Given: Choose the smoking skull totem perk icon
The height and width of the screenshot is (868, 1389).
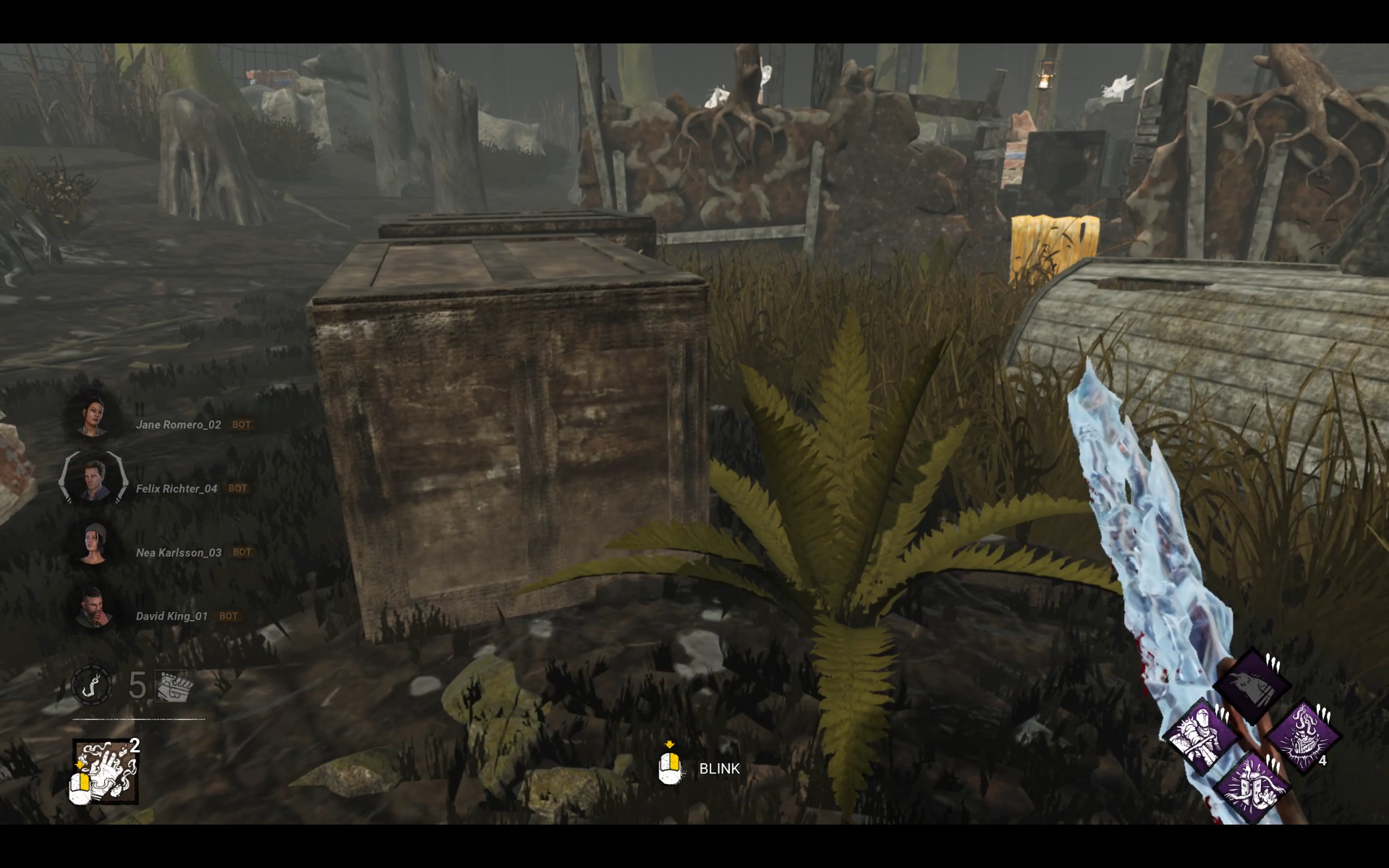Looking at the screenshot, I should (x=1304, y=736).
